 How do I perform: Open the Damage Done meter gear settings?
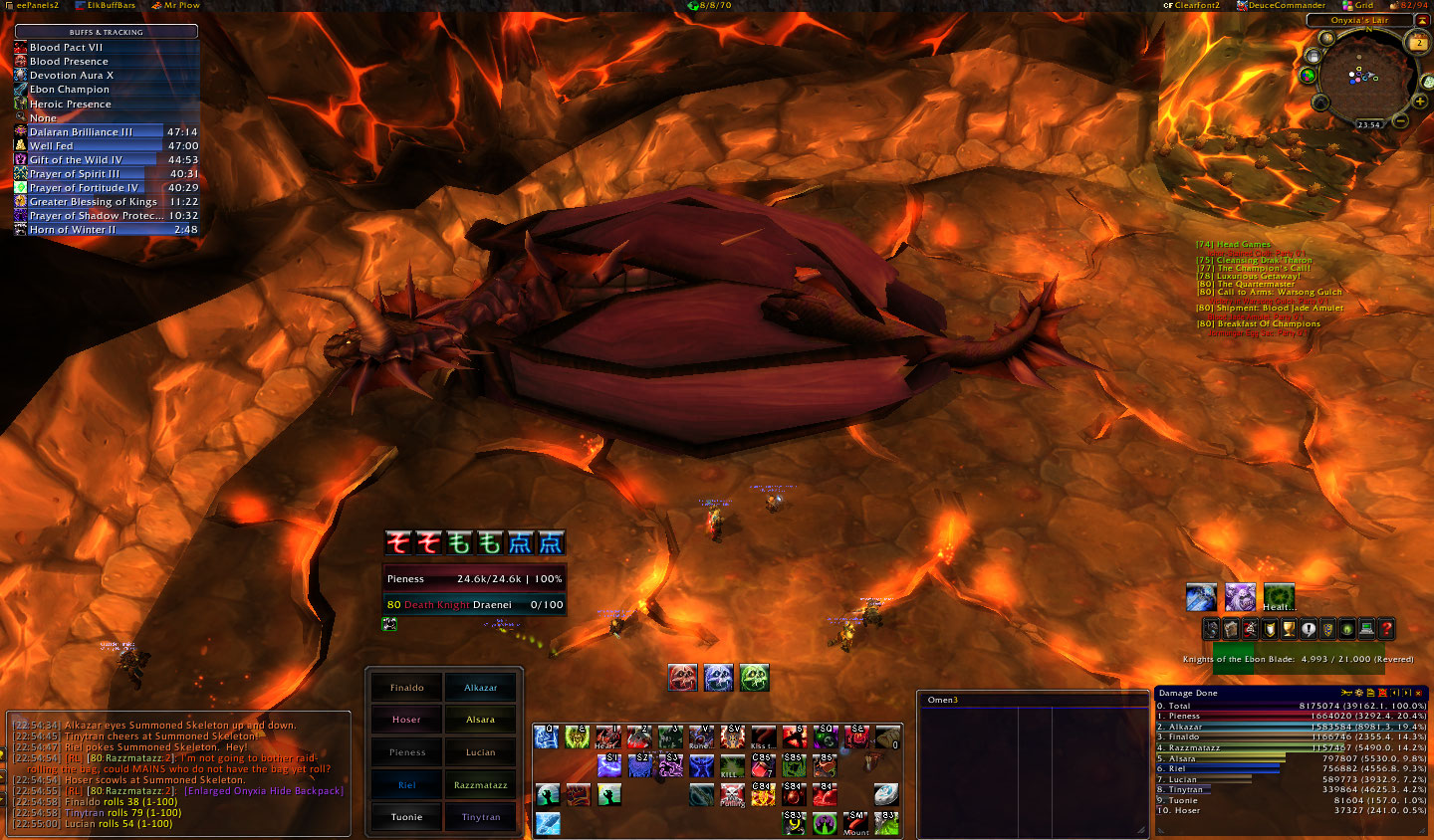(1357, 693)
